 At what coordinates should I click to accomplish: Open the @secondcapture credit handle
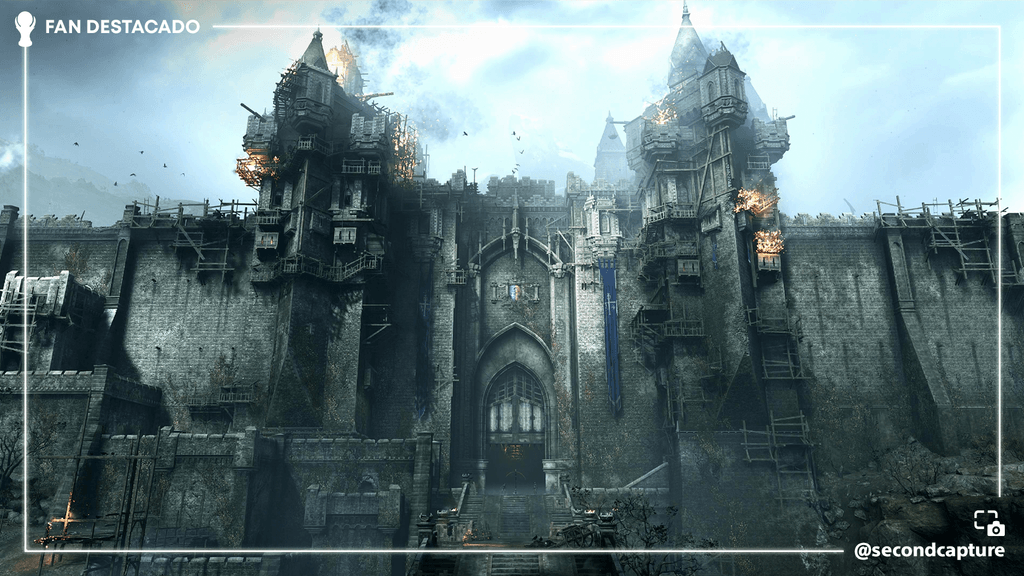coord(929,551)
